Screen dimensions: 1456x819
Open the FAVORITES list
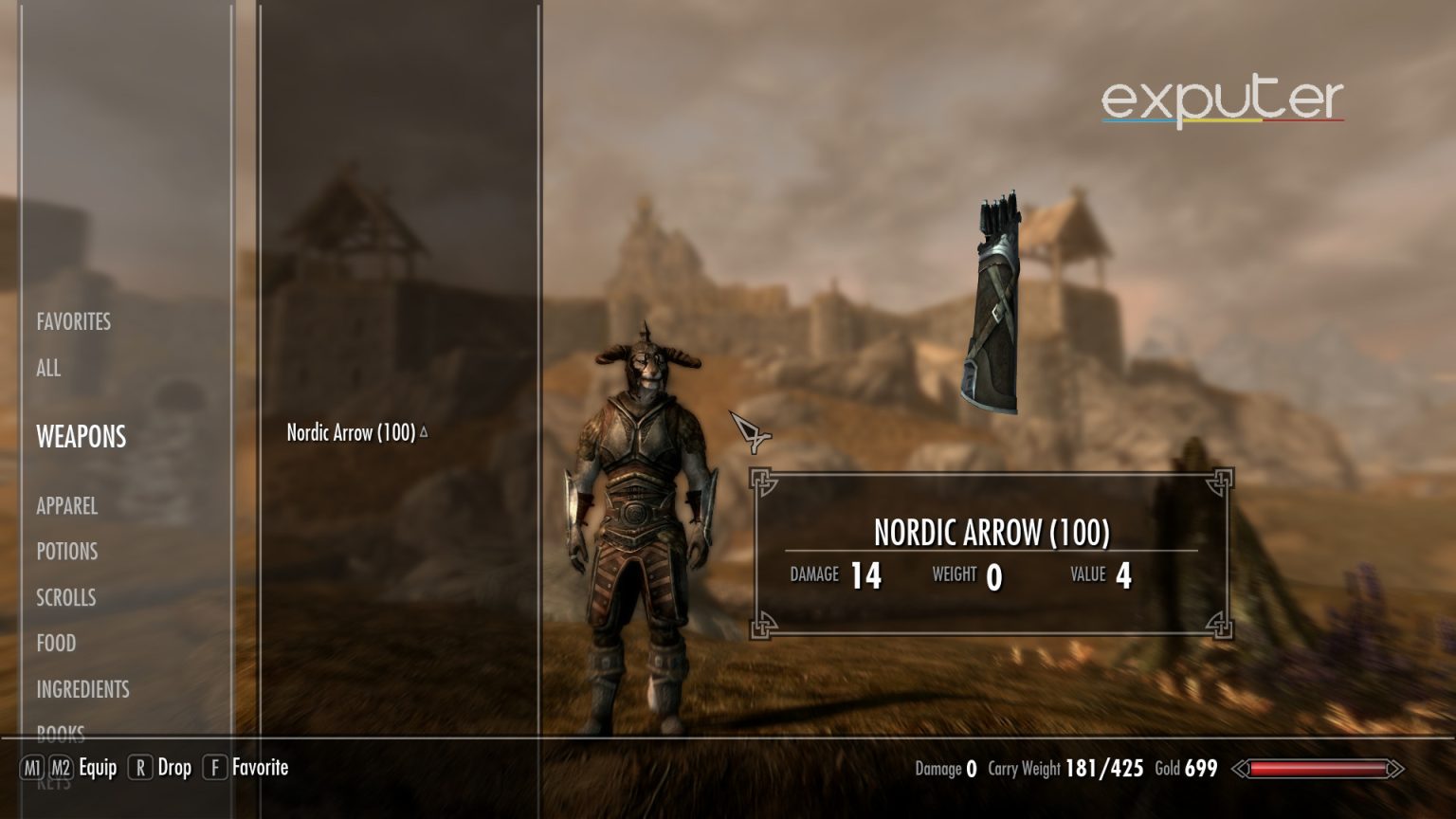[73, 321]
